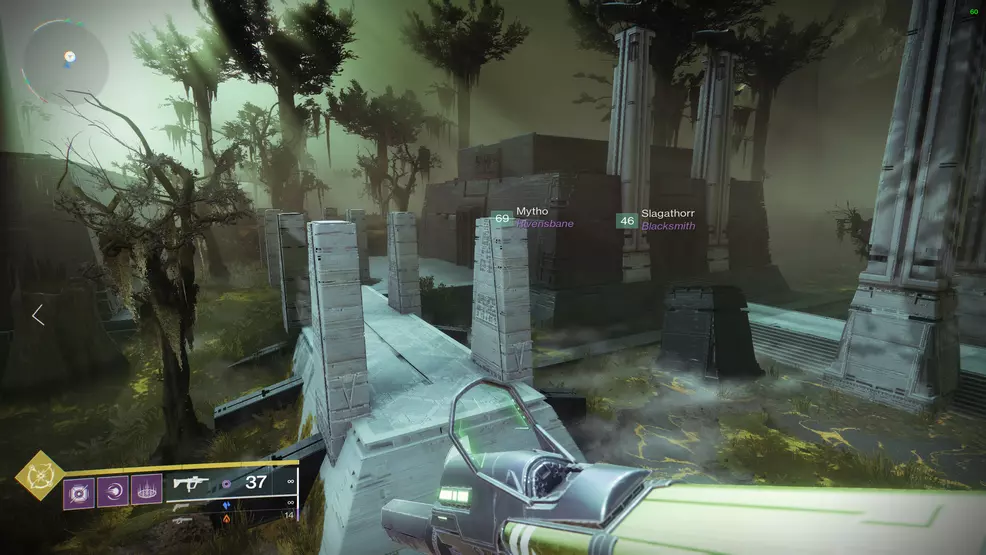
Task: Click the circular radar in the corner
Action: click(65, 59)
